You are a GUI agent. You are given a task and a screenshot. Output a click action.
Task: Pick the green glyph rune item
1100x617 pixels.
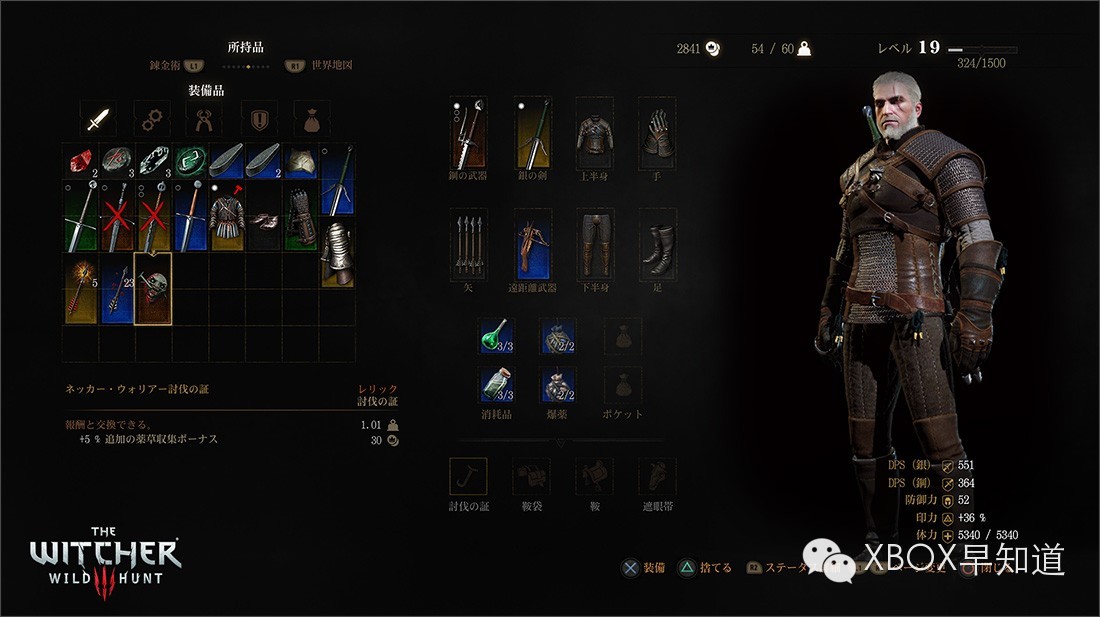(190, 160)
